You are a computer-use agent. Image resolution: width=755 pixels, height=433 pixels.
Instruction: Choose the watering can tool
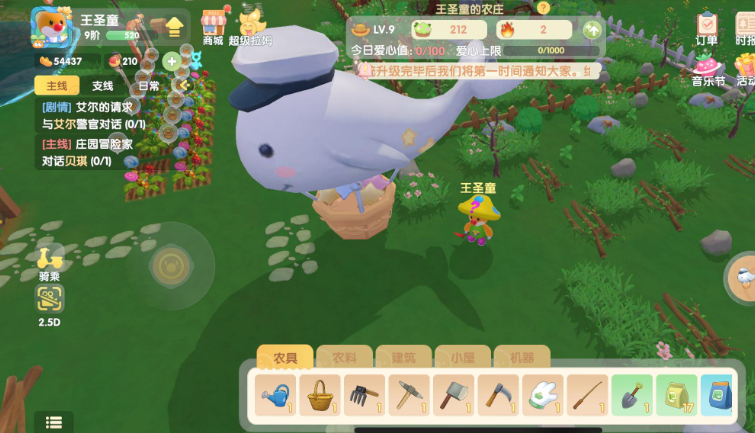pos(275,394)
